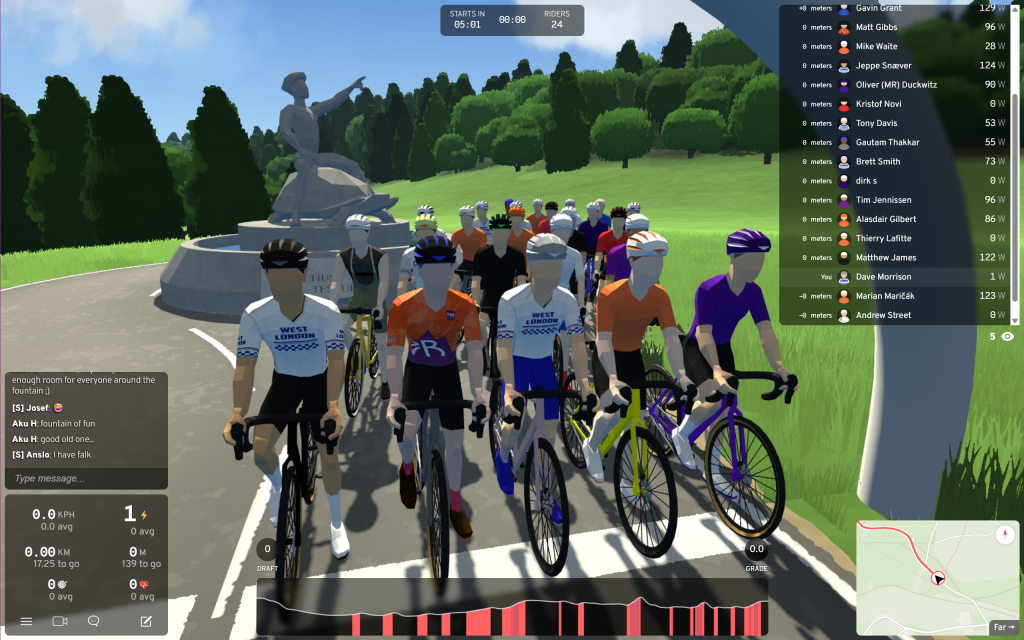The height and width of the screenshot is (640, 1024).
Task: Toggle the chat speech bubble icon
Action: pos(94,621)
